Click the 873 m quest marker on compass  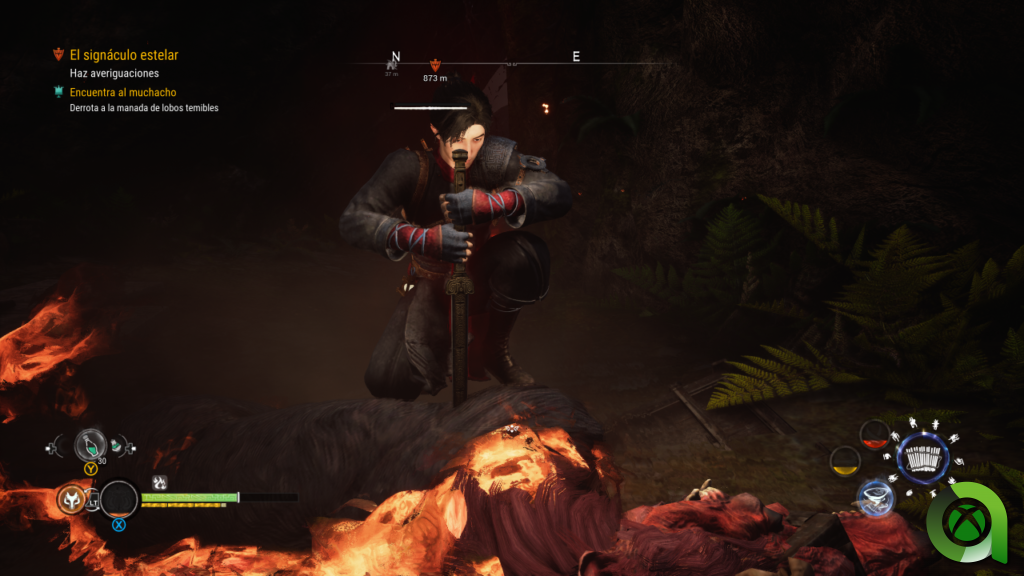pyautogui.click(x=434, y=65)
